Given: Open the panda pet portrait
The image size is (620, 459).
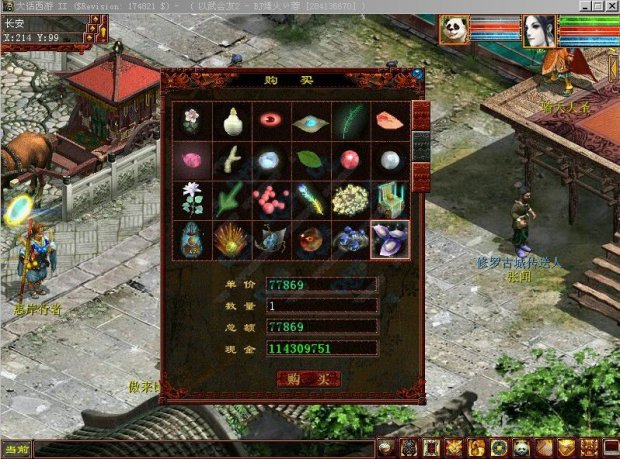Looking at the screenshot, I should click(453, 31).
